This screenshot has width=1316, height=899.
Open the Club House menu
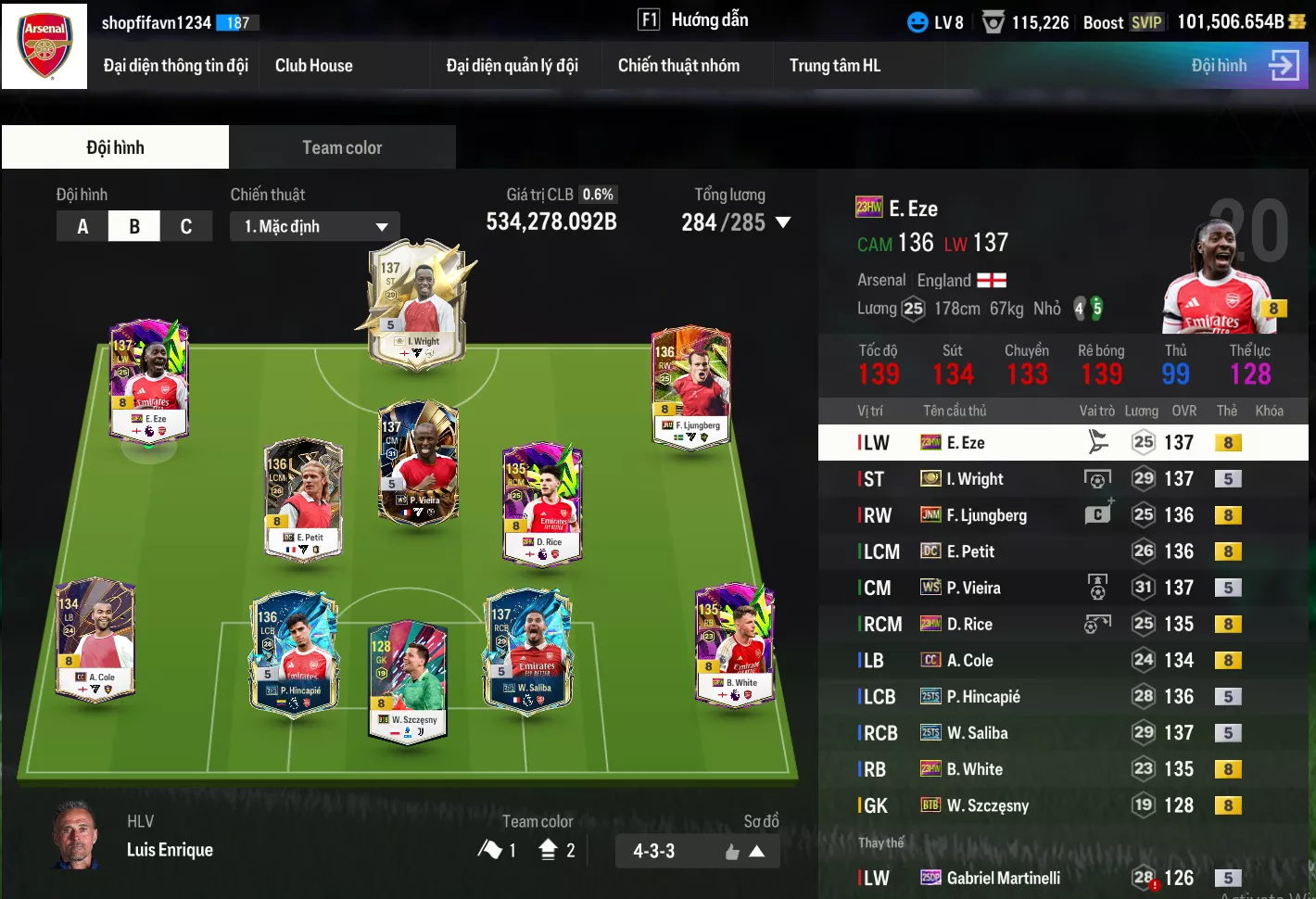click(313, 66)
